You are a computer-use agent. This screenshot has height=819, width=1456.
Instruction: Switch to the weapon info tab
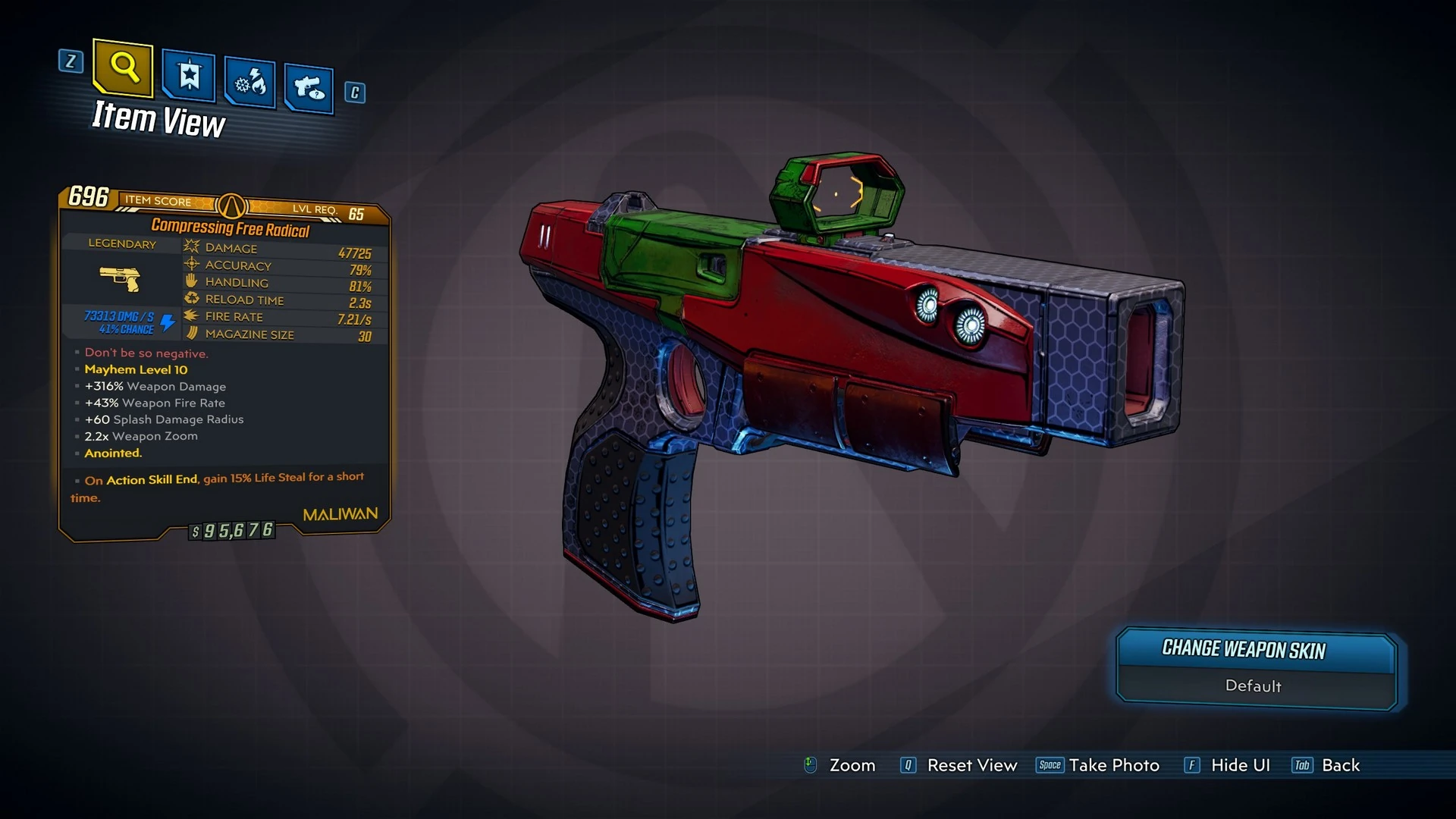(309, 88)
